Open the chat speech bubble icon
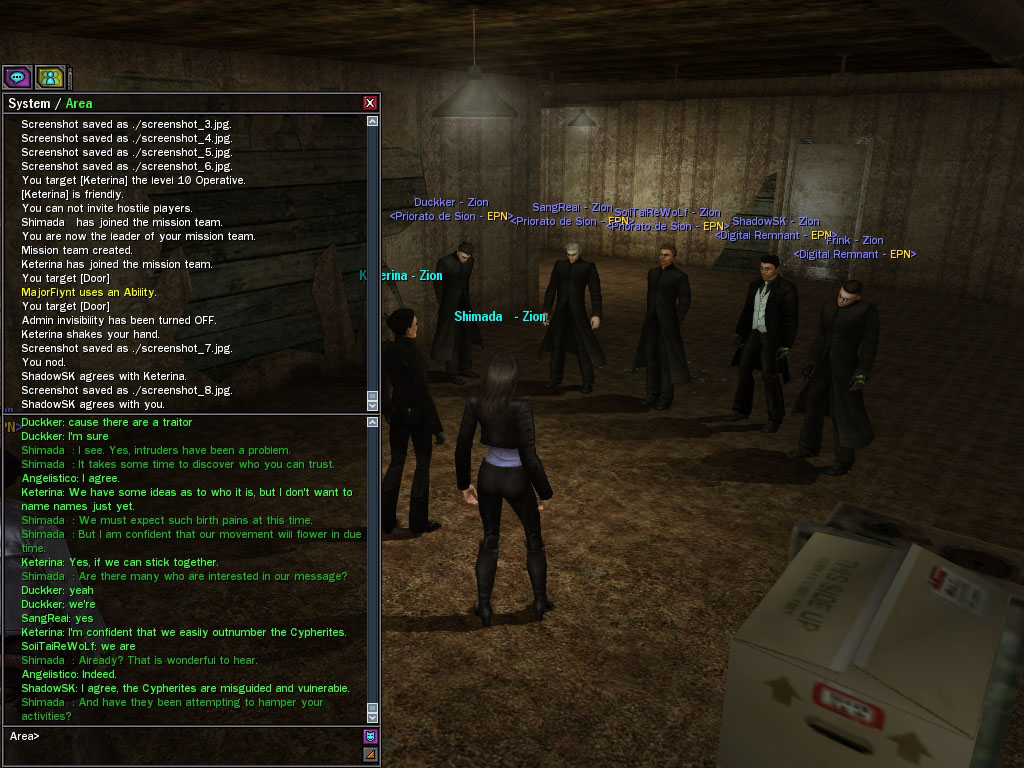Image resolution: width=1024 pixels, height=768 pixels. point(17,77)
